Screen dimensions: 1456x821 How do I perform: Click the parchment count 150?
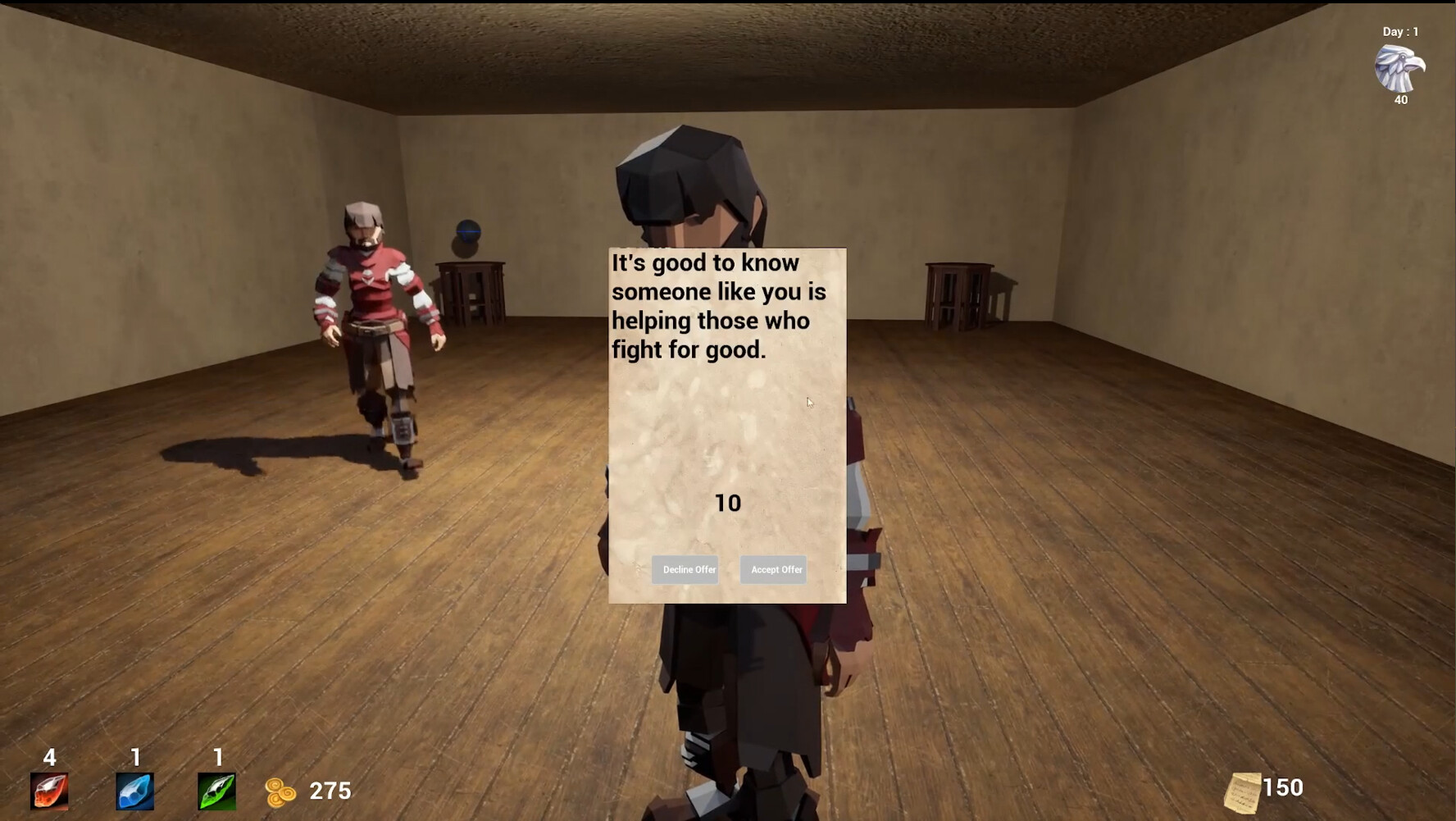pyautogui.click(x=1285, y=787)
